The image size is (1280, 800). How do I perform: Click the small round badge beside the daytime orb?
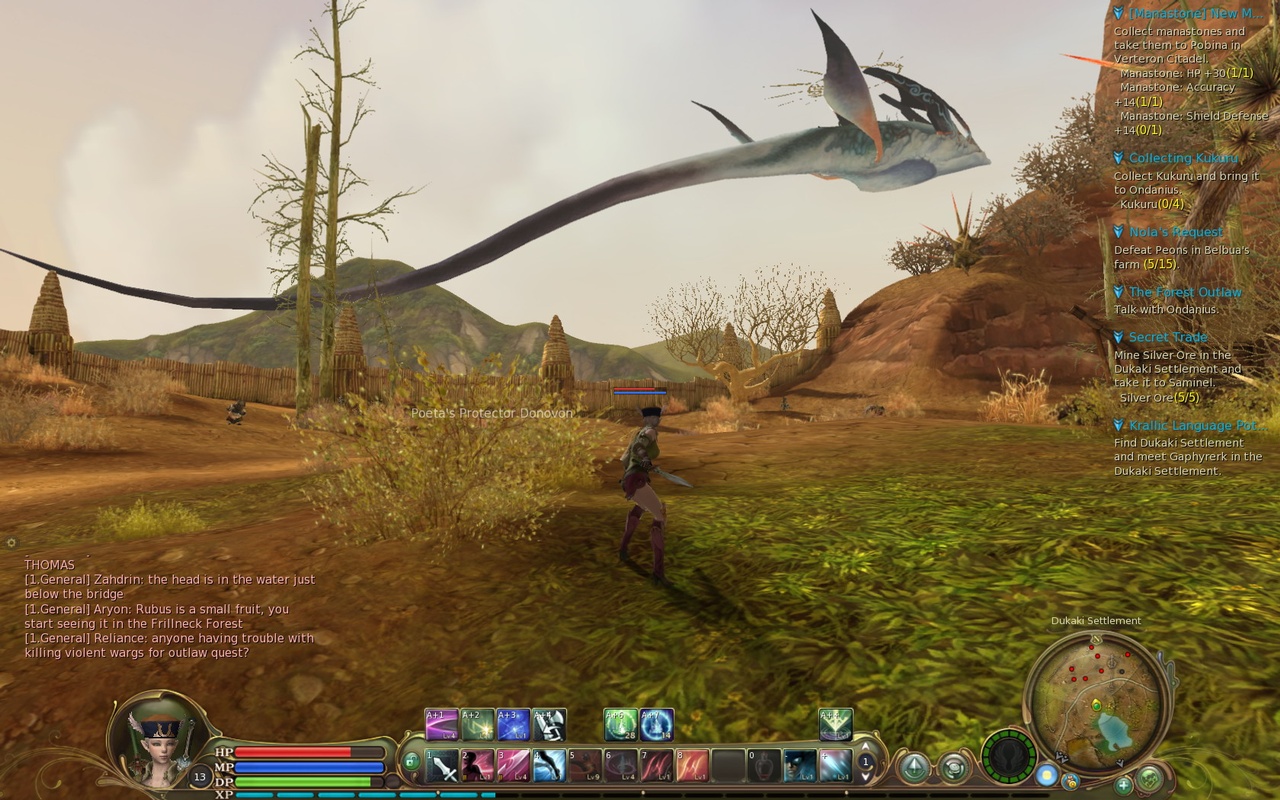[x=1070, y=781]
